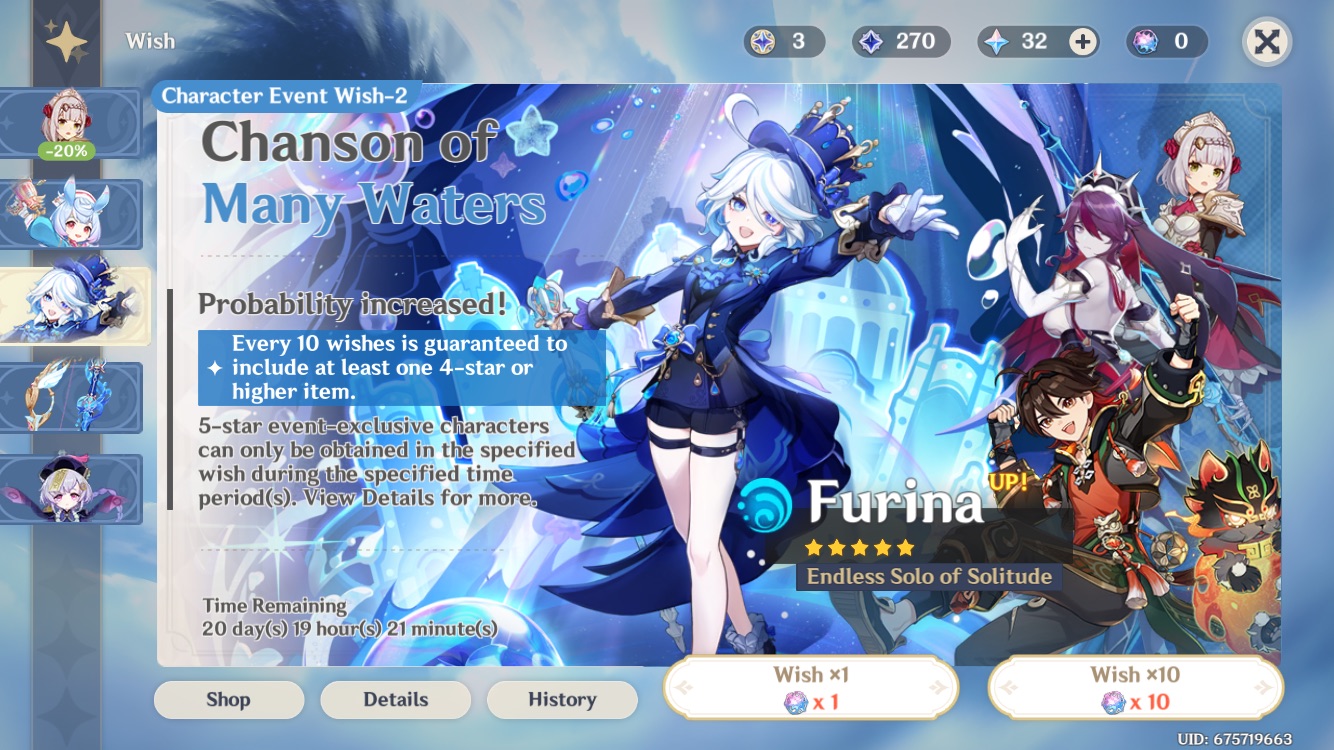Click the Masterless Starglitter currency icon
1334x750 pixels.
tap(764, 42)
